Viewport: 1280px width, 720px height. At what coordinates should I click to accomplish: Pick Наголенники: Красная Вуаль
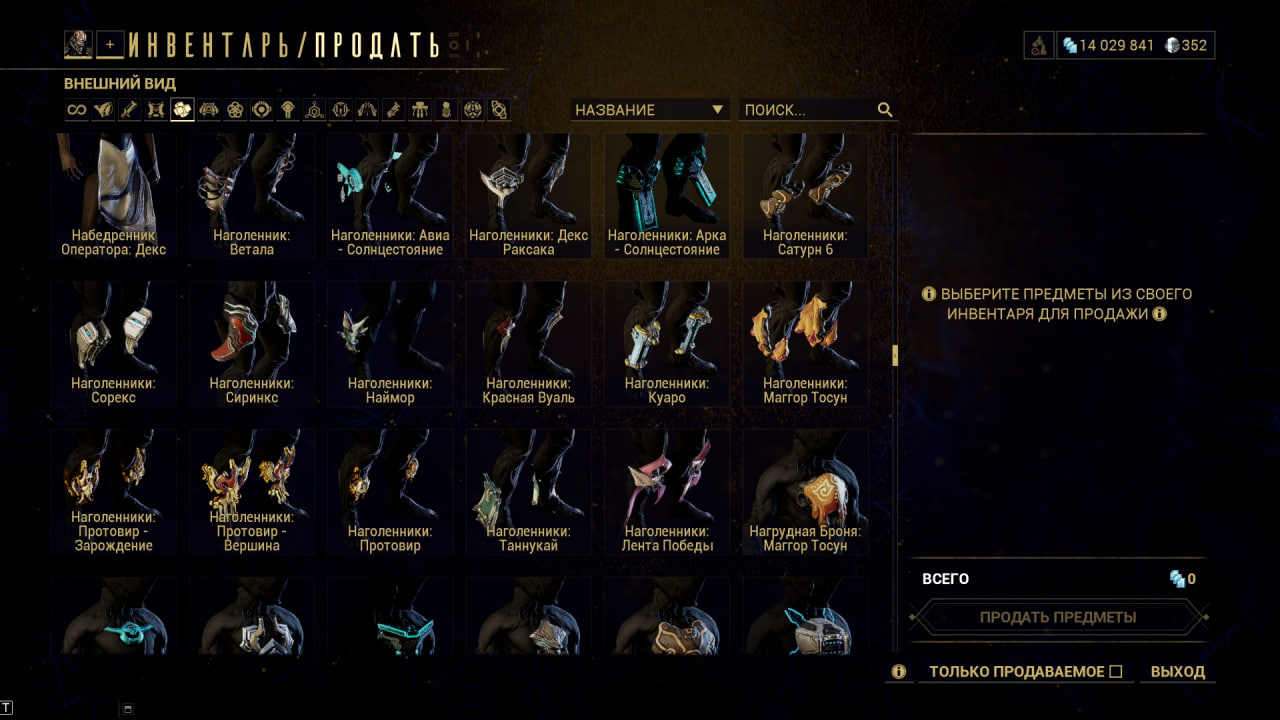point(528,343)
